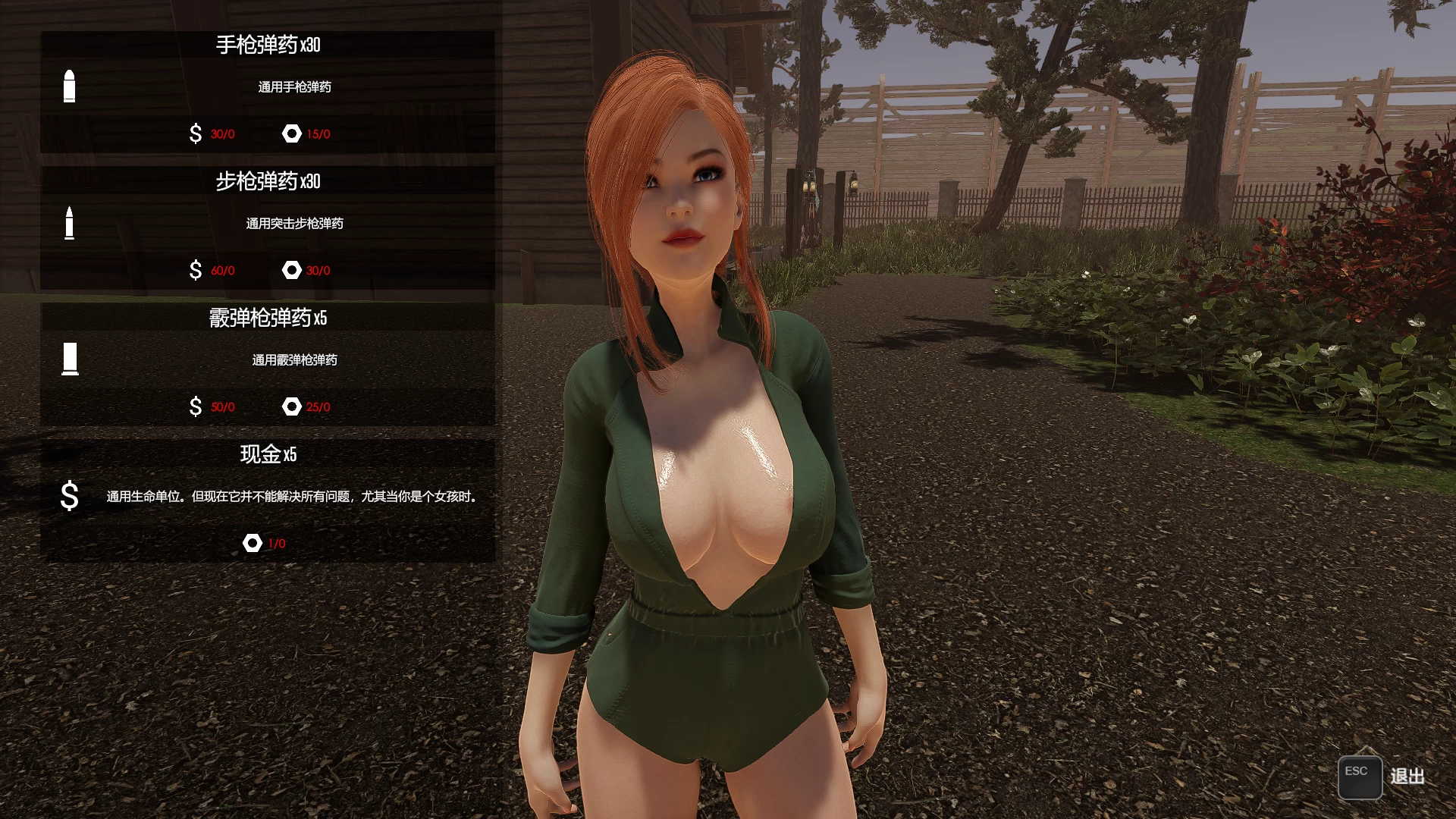Click the character model in the scene
Viewport: 1456px width, 819px height.
705,455
